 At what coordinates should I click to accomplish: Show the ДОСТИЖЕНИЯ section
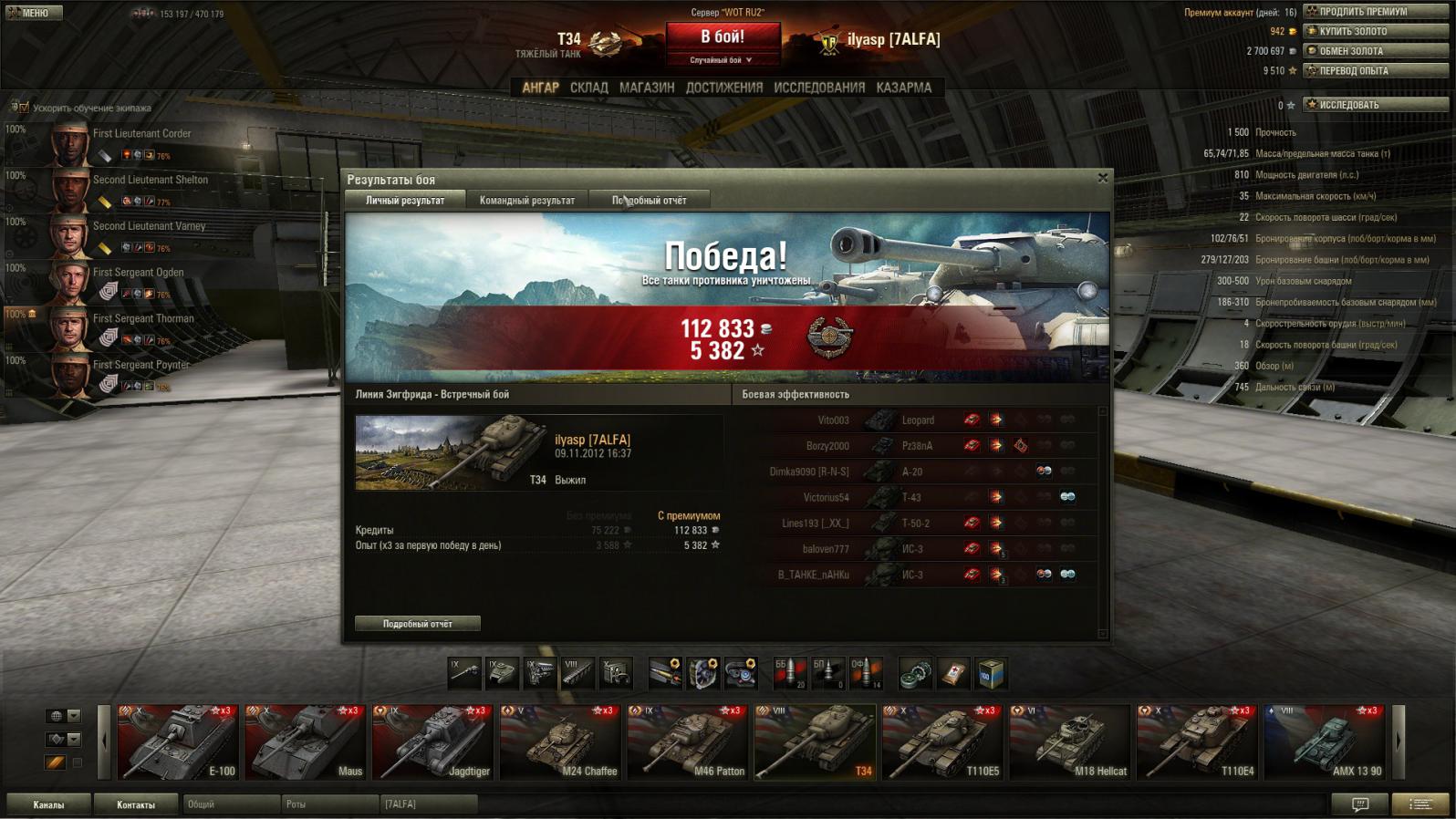(724, 88)
